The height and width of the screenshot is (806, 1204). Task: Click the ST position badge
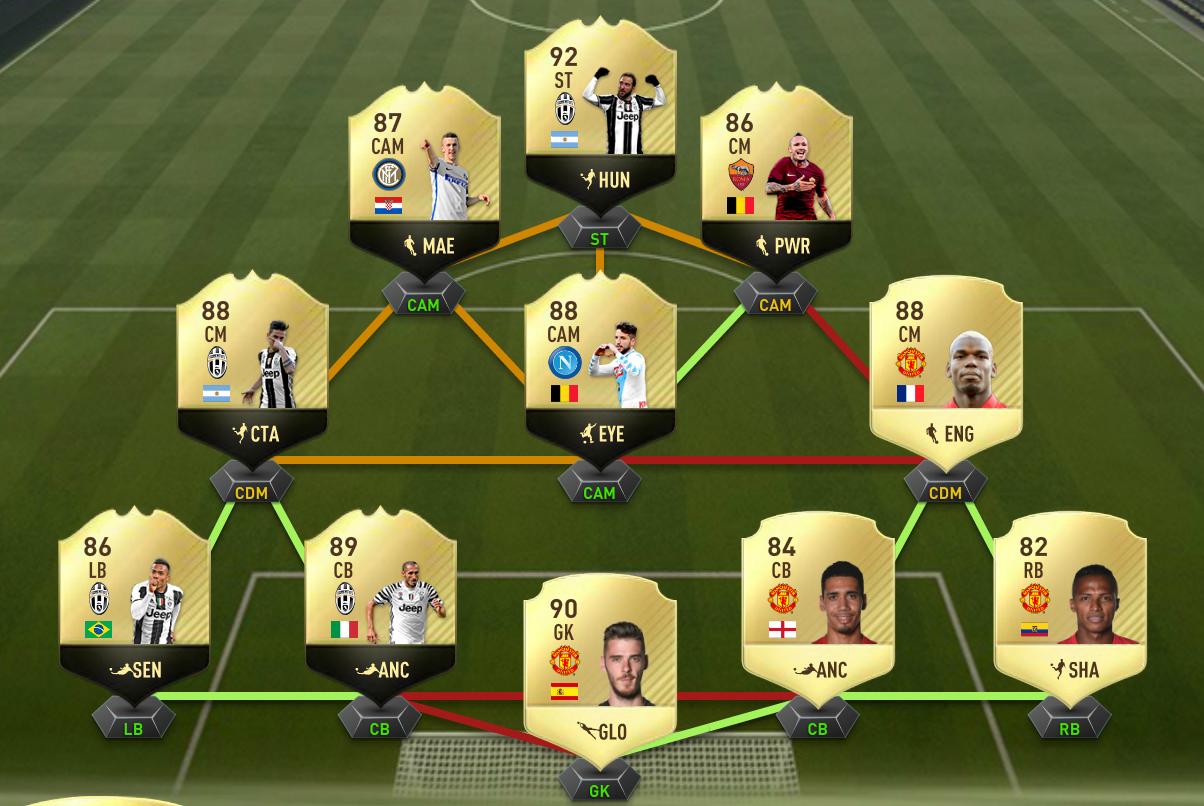click(x=600, y=239)
